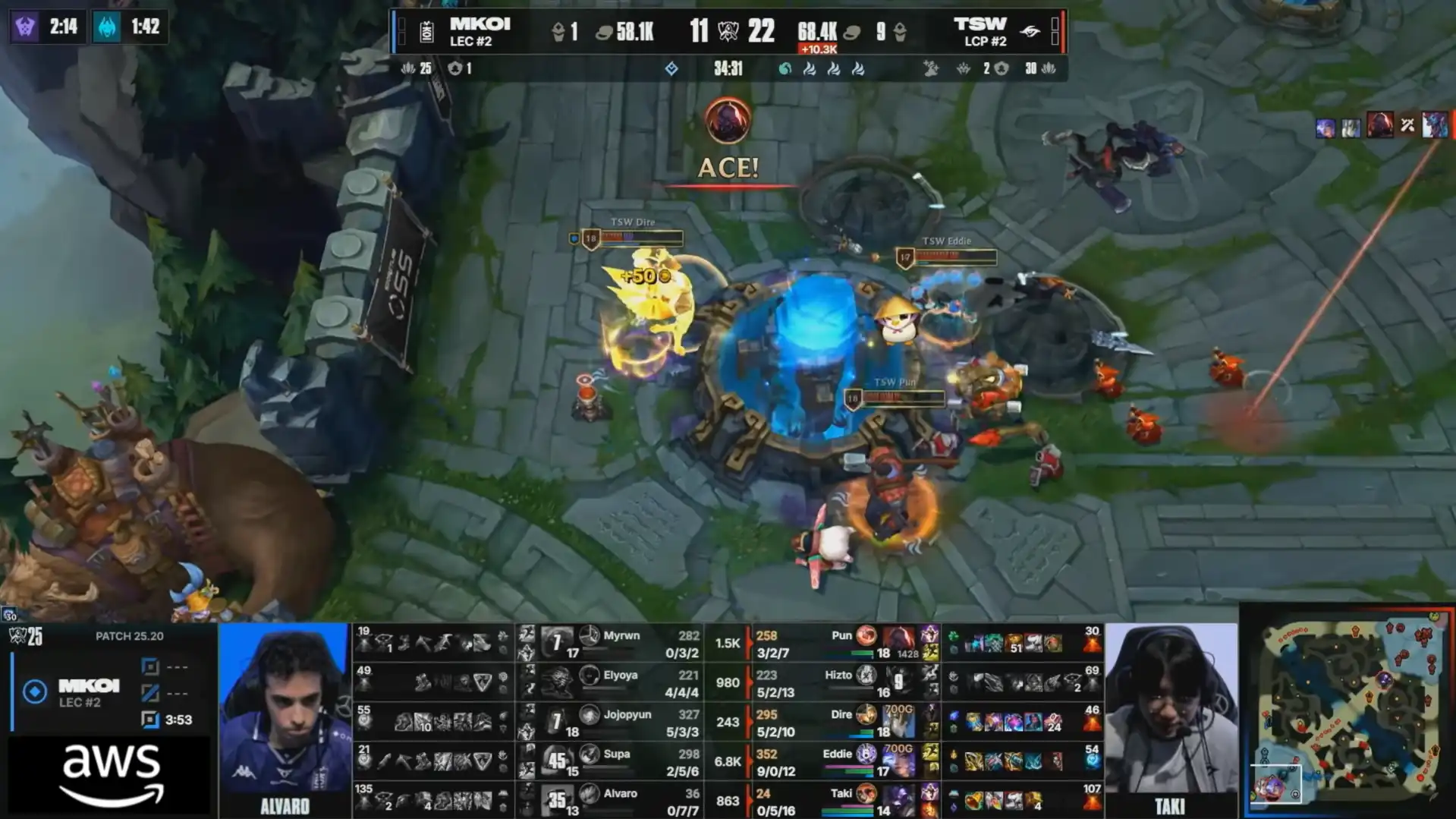This screenshot has width=1456, height=819.
Task: Select Supa's scoreboard row
Action: click(x=621, y=761)
